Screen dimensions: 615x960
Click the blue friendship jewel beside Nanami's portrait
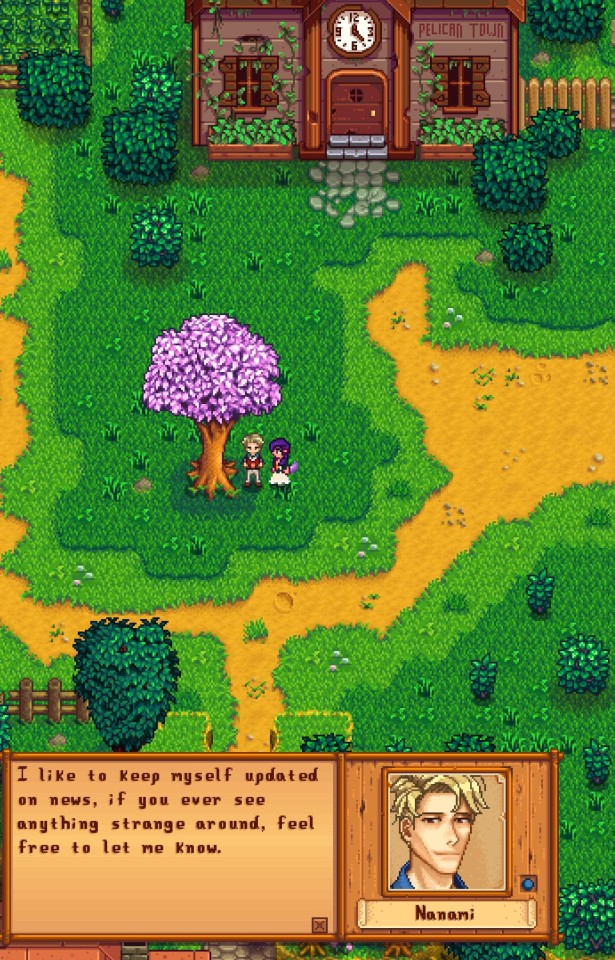tap(528, 884)
